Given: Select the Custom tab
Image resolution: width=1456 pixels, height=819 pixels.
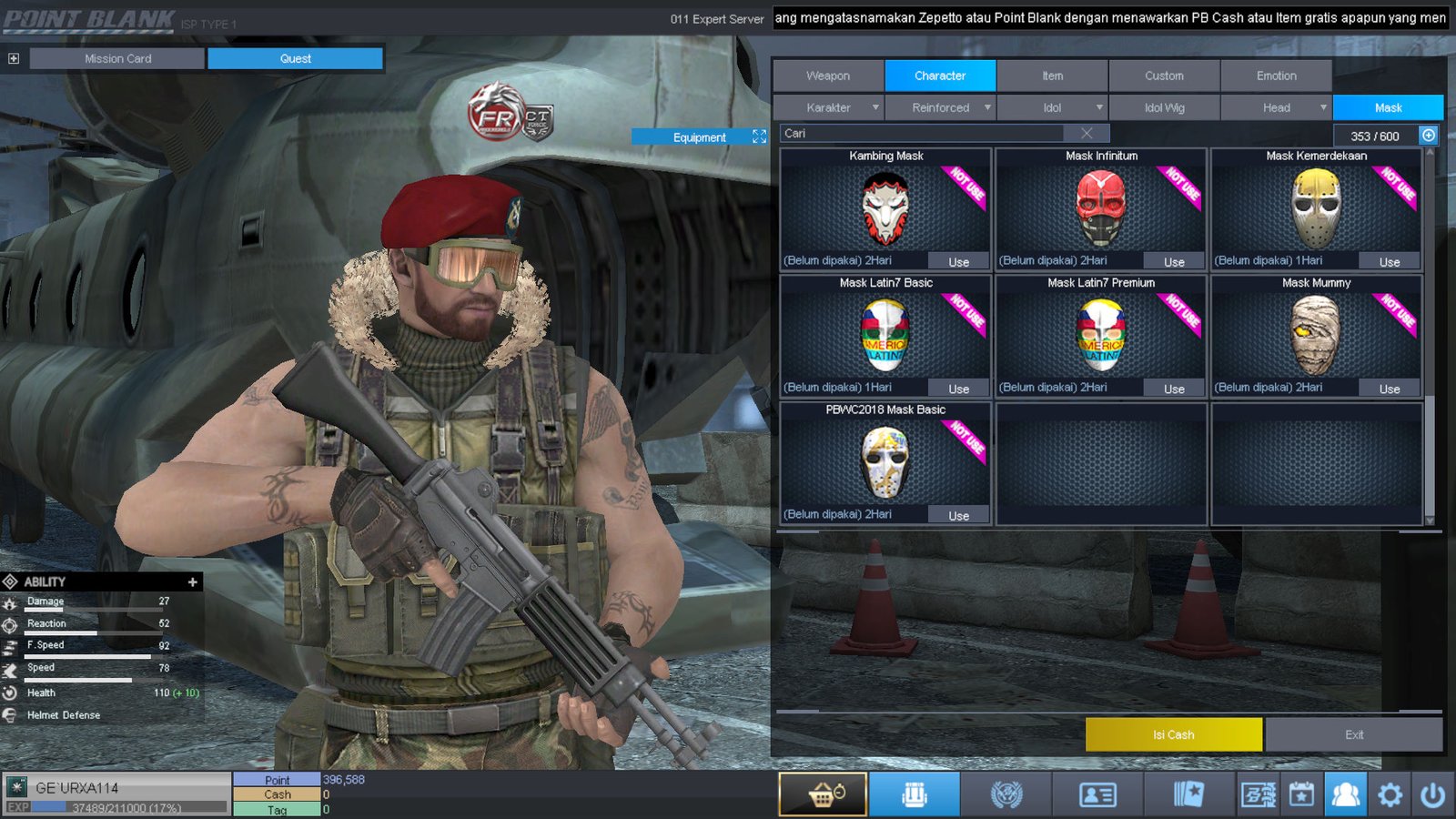Looking at the screenshot, I should tap(1164, 76).
